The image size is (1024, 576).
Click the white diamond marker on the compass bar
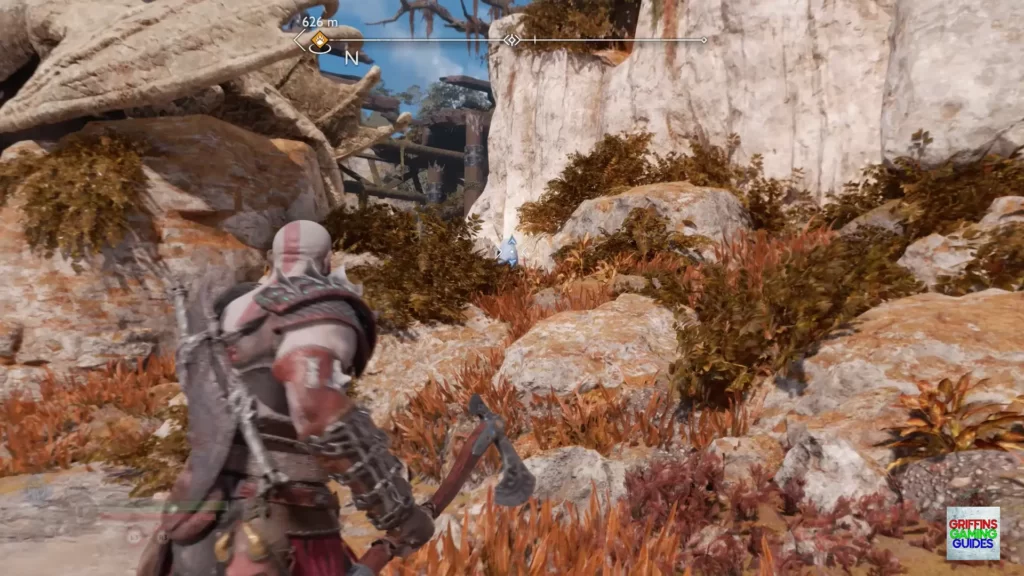coord(511,40)
